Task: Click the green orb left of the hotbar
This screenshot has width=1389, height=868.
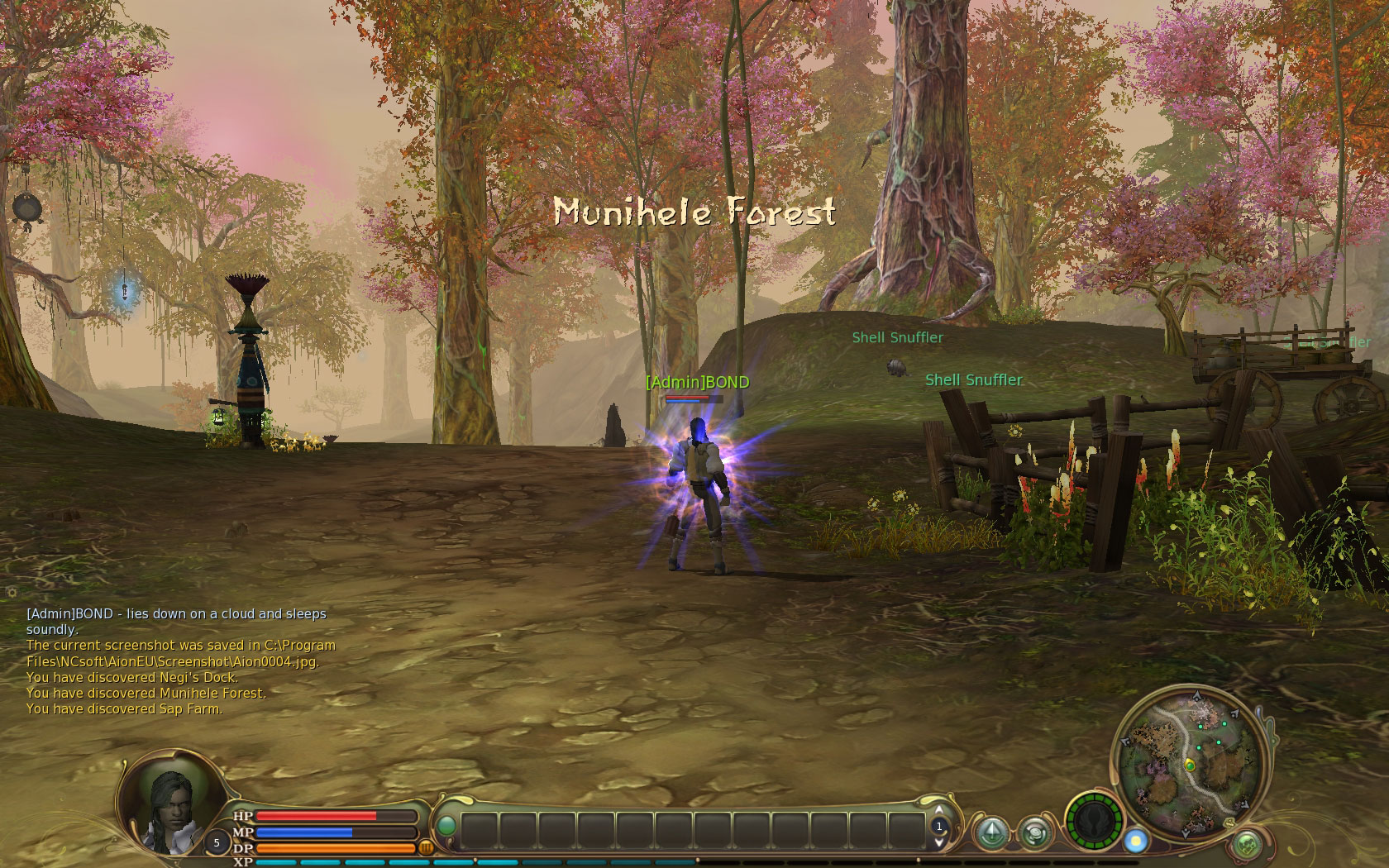Action: coord(446,826)
